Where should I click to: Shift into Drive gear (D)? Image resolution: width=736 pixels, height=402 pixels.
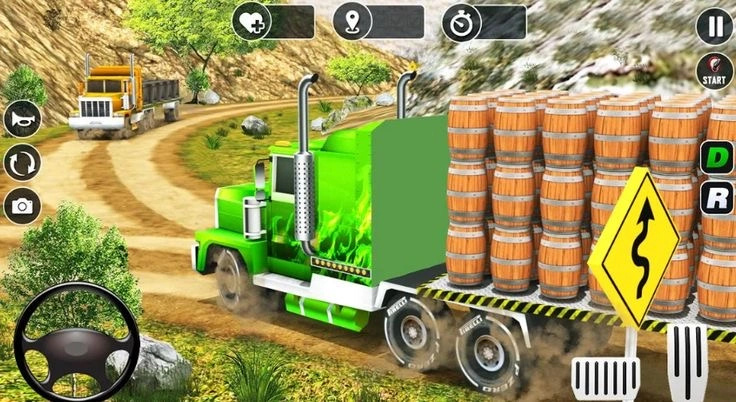[x=716, y=157]
